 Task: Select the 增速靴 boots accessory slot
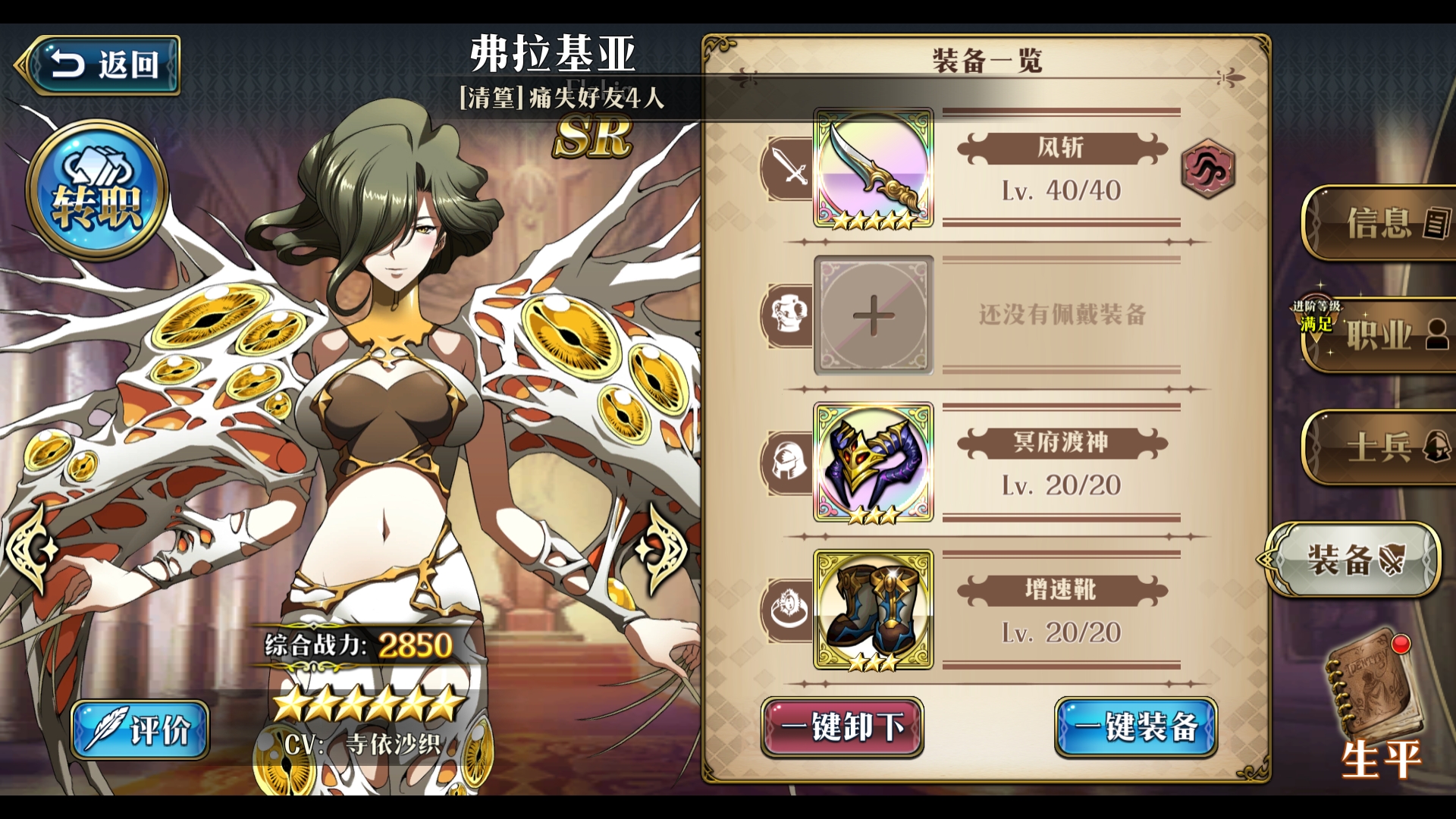click(873, 610)
